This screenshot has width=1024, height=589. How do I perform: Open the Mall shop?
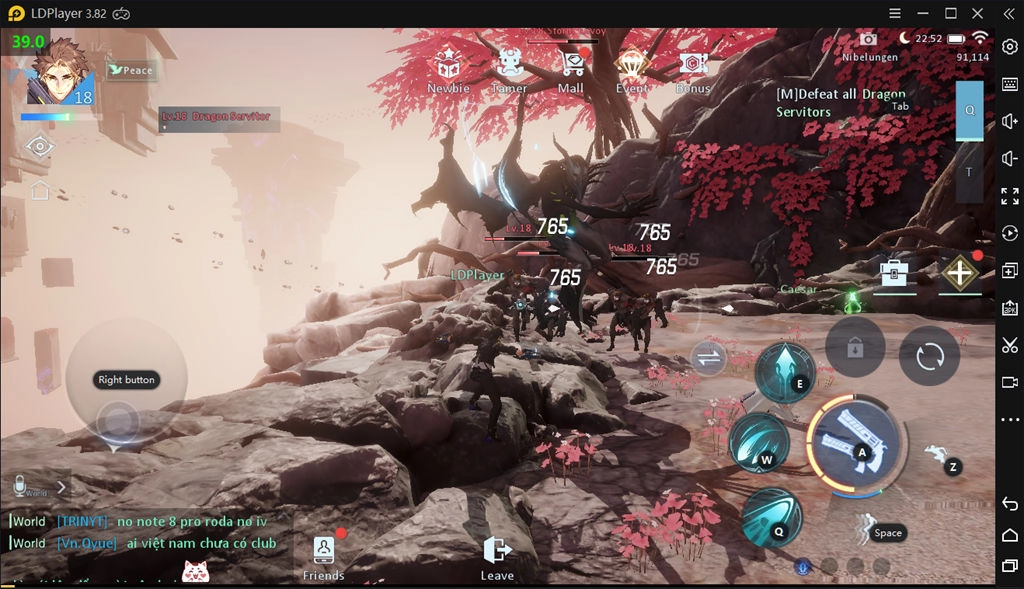click(571, 67)
